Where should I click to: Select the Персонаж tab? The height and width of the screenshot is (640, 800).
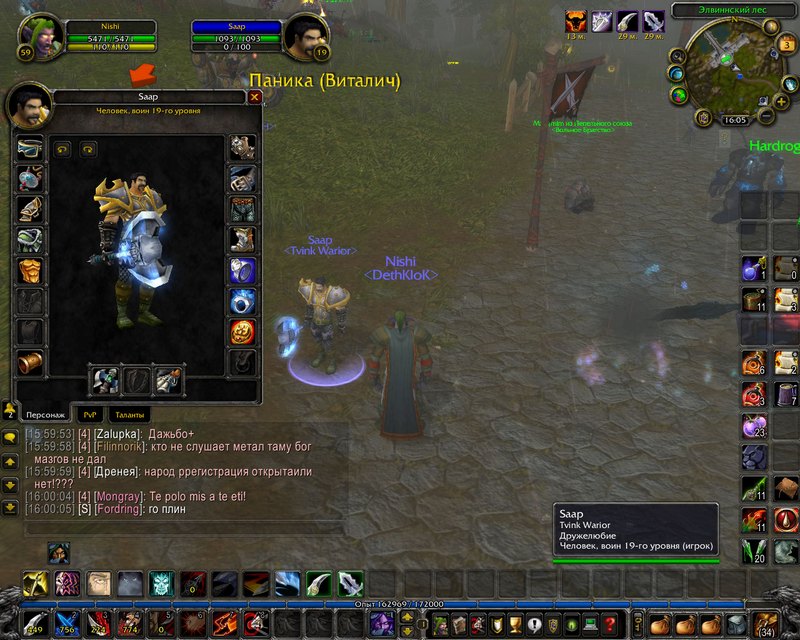[44, 414]
